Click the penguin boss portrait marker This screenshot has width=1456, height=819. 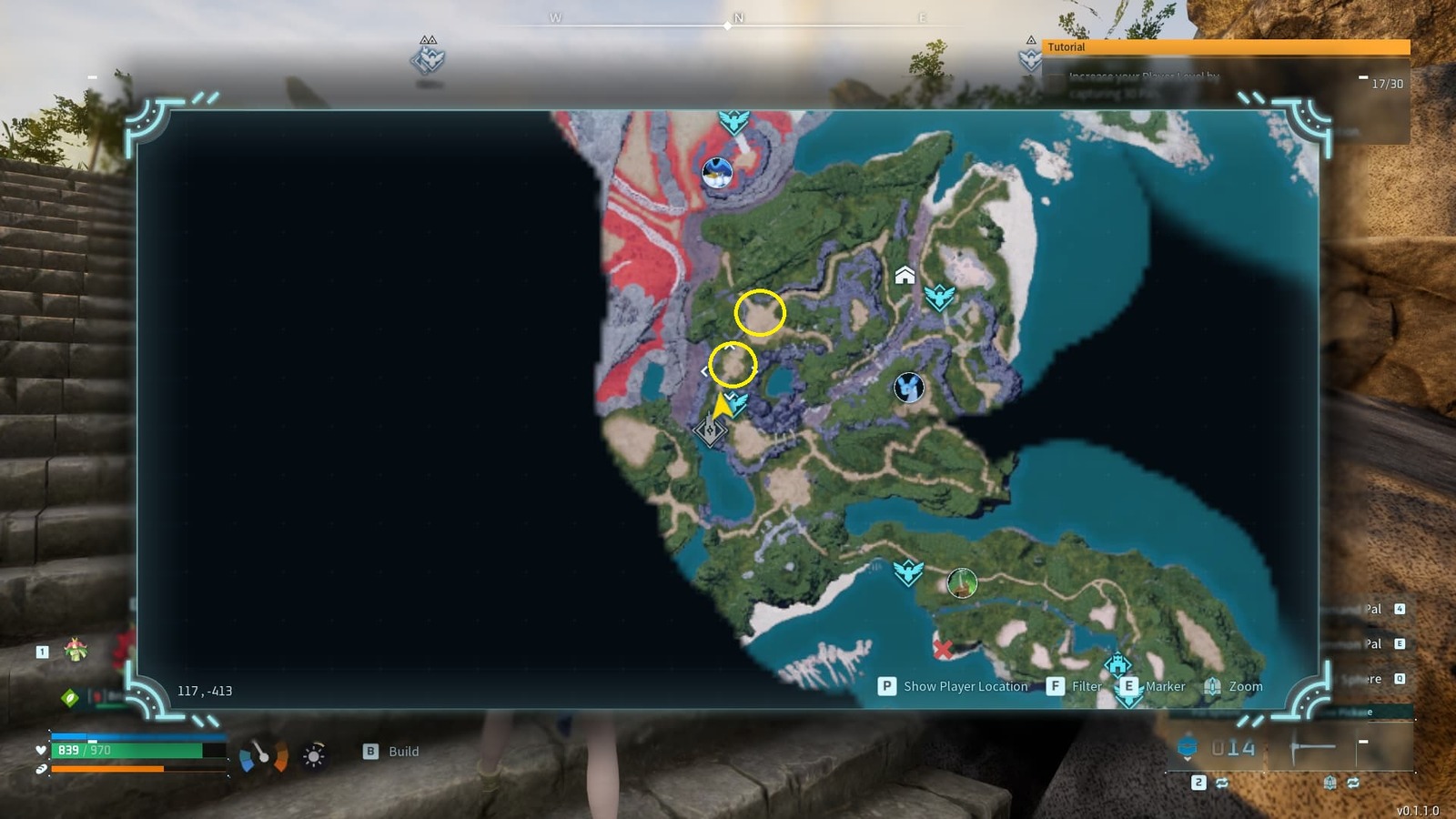coord(717,172)
